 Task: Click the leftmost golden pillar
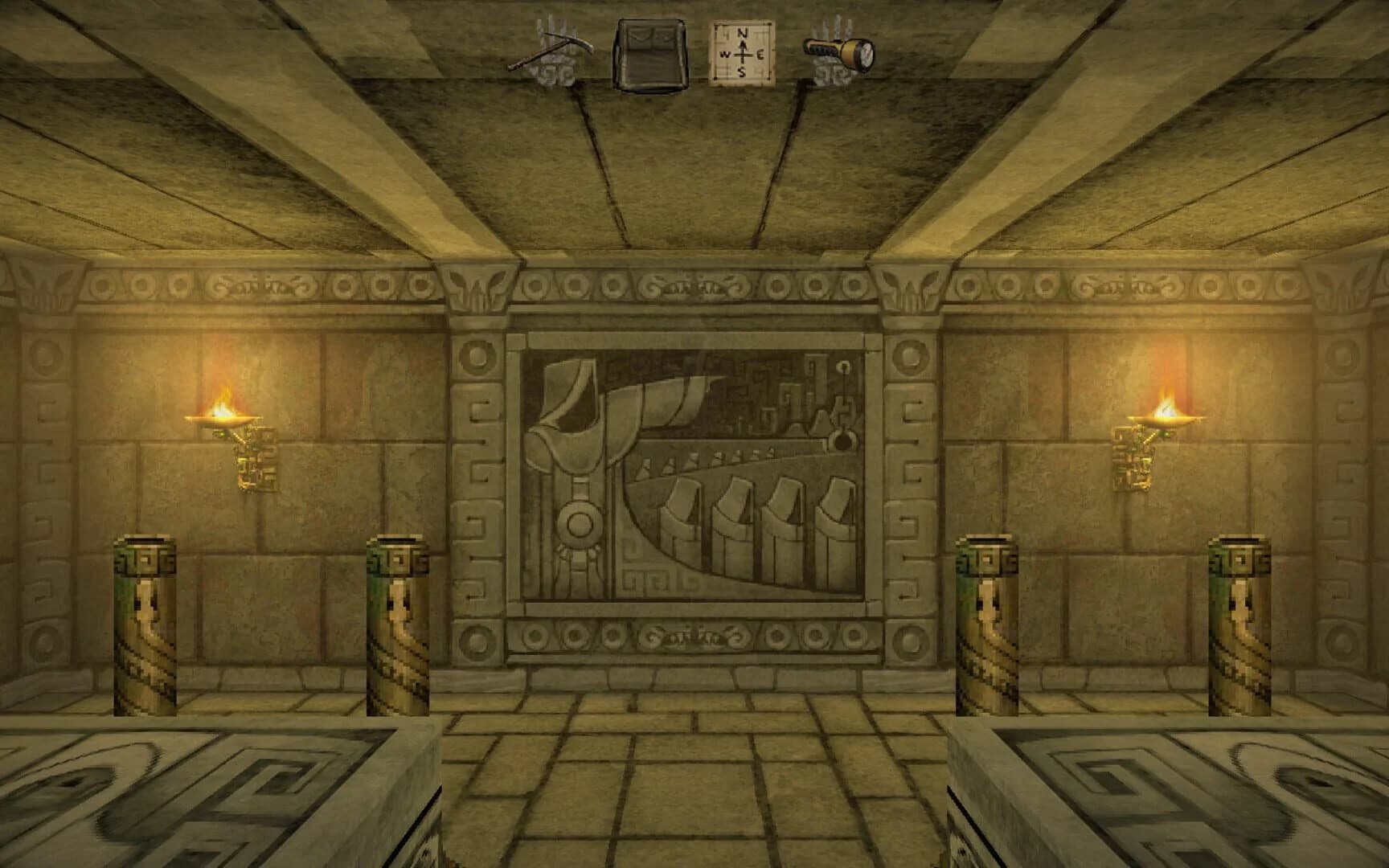(145, 627)
